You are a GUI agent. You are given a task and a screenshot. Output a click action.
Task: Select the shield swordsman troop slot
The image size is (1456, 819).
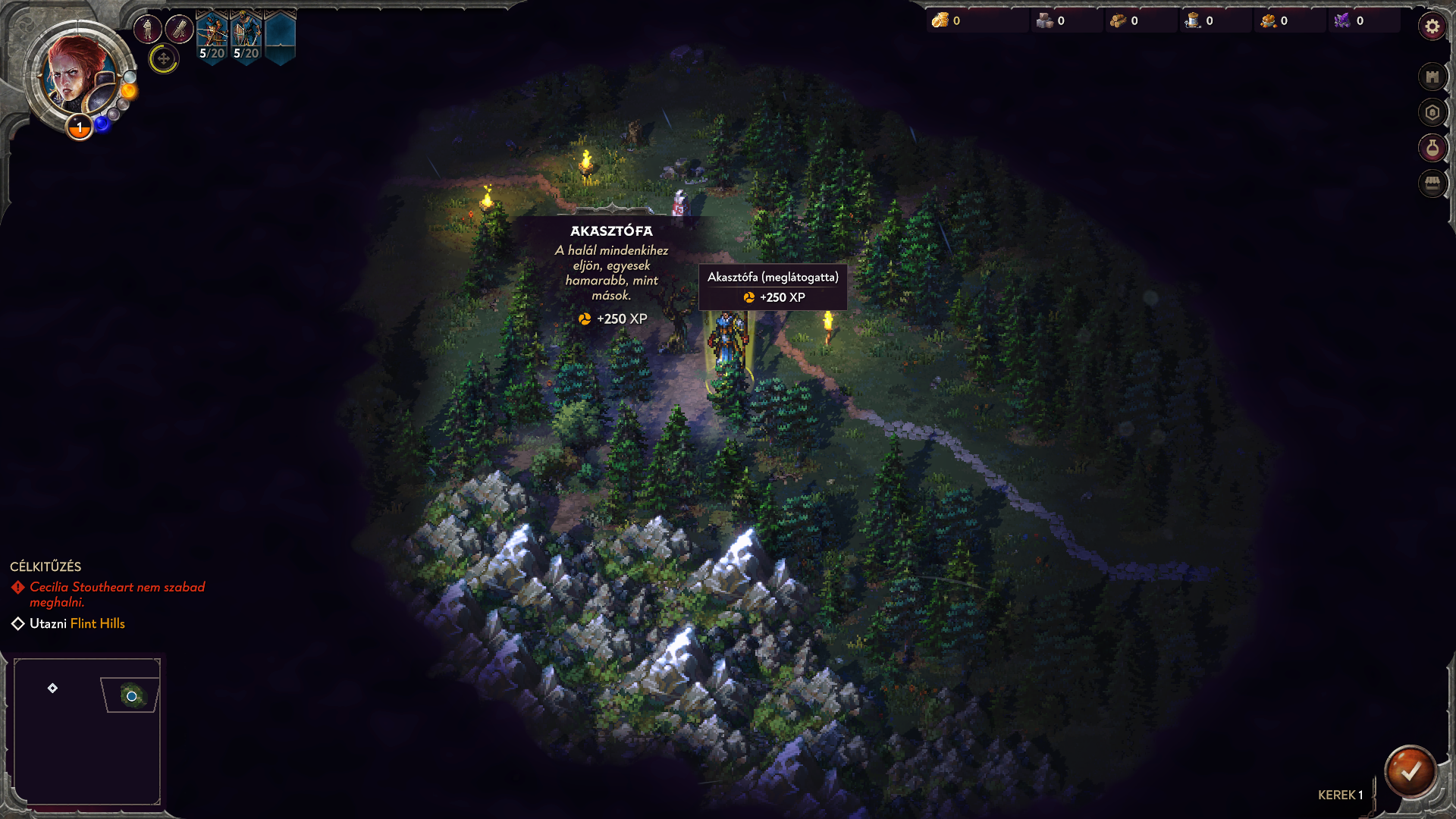(x=246, y=36)
